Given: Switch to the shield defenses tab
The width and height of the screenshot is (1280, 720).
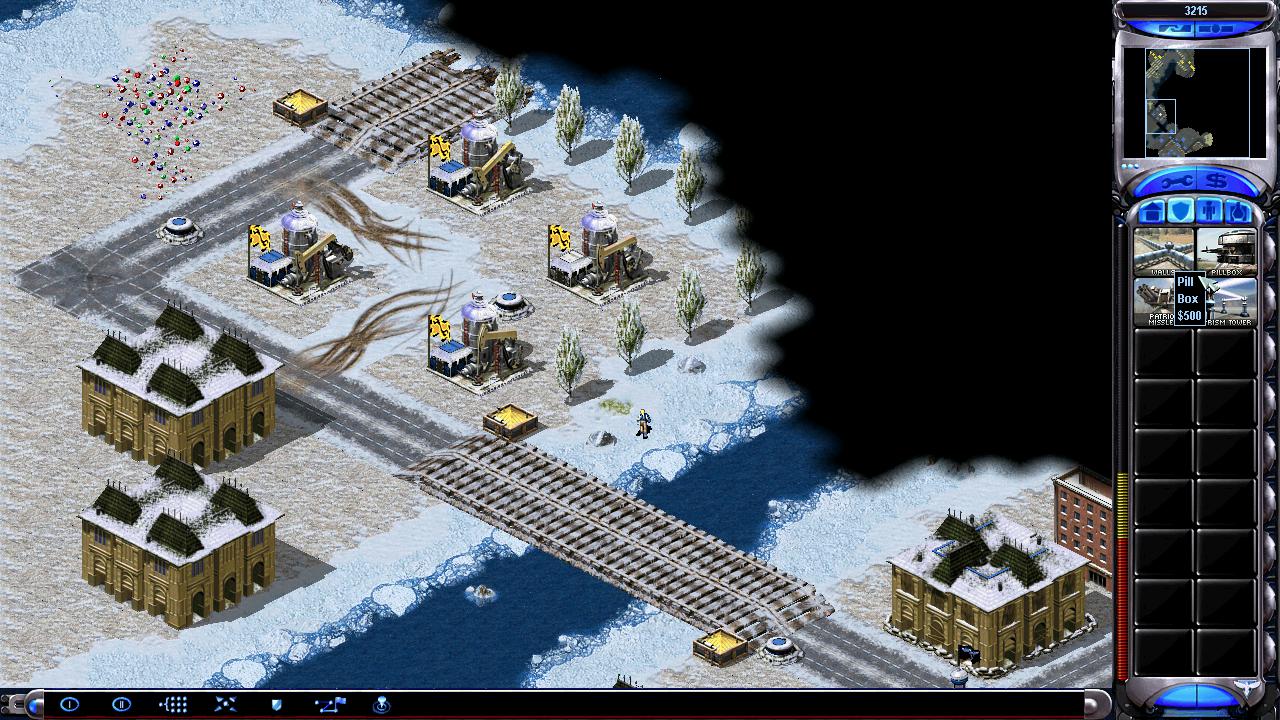Looking at the screenshot, I should [1181, 211].
